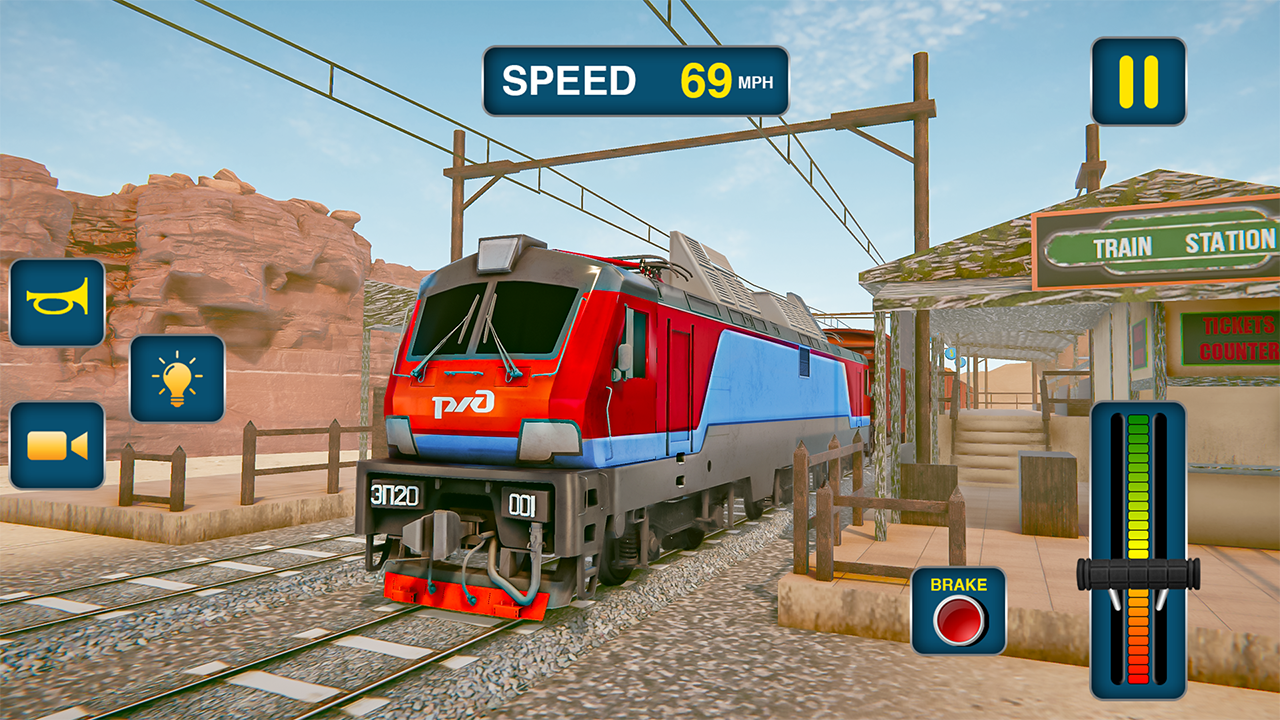
Task: Click the throttle lever handle
Action: (x=1137, y=573)
